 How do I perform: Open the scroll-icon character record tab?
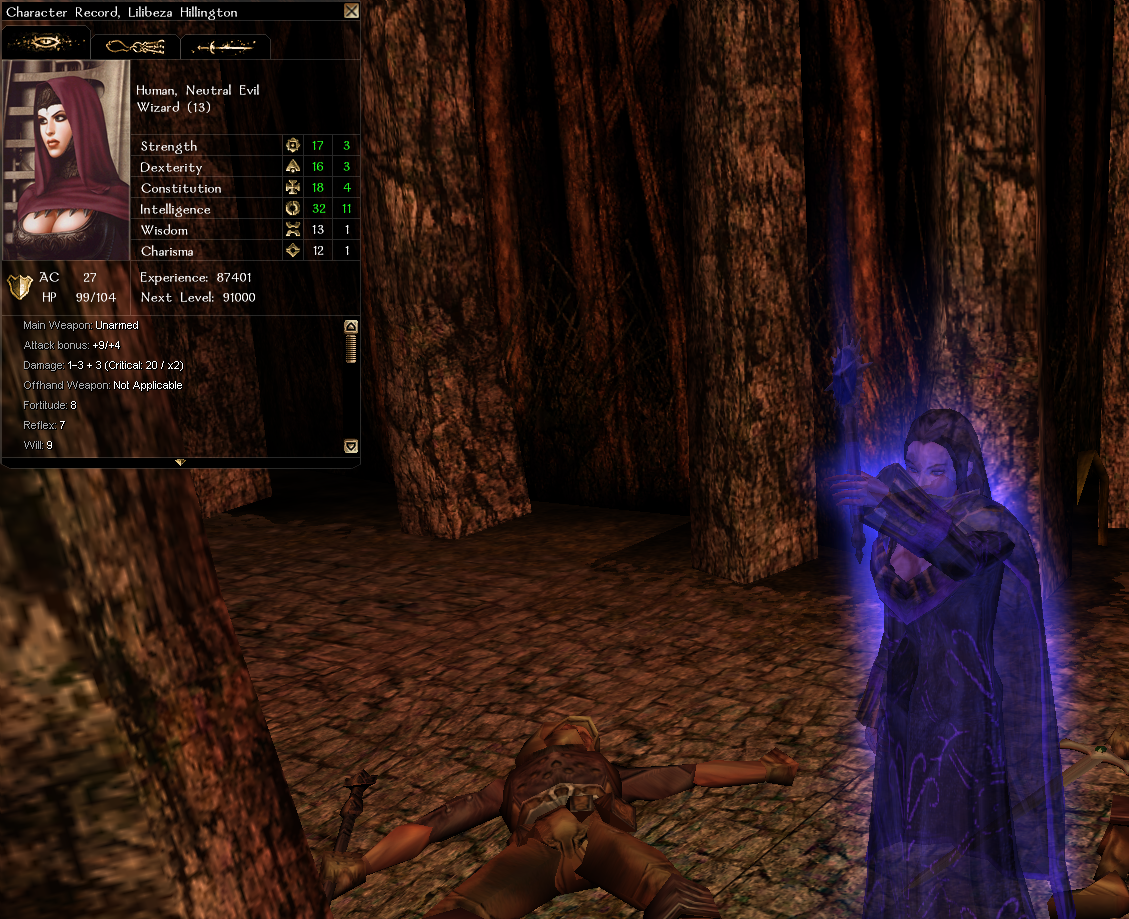[135, 46]
